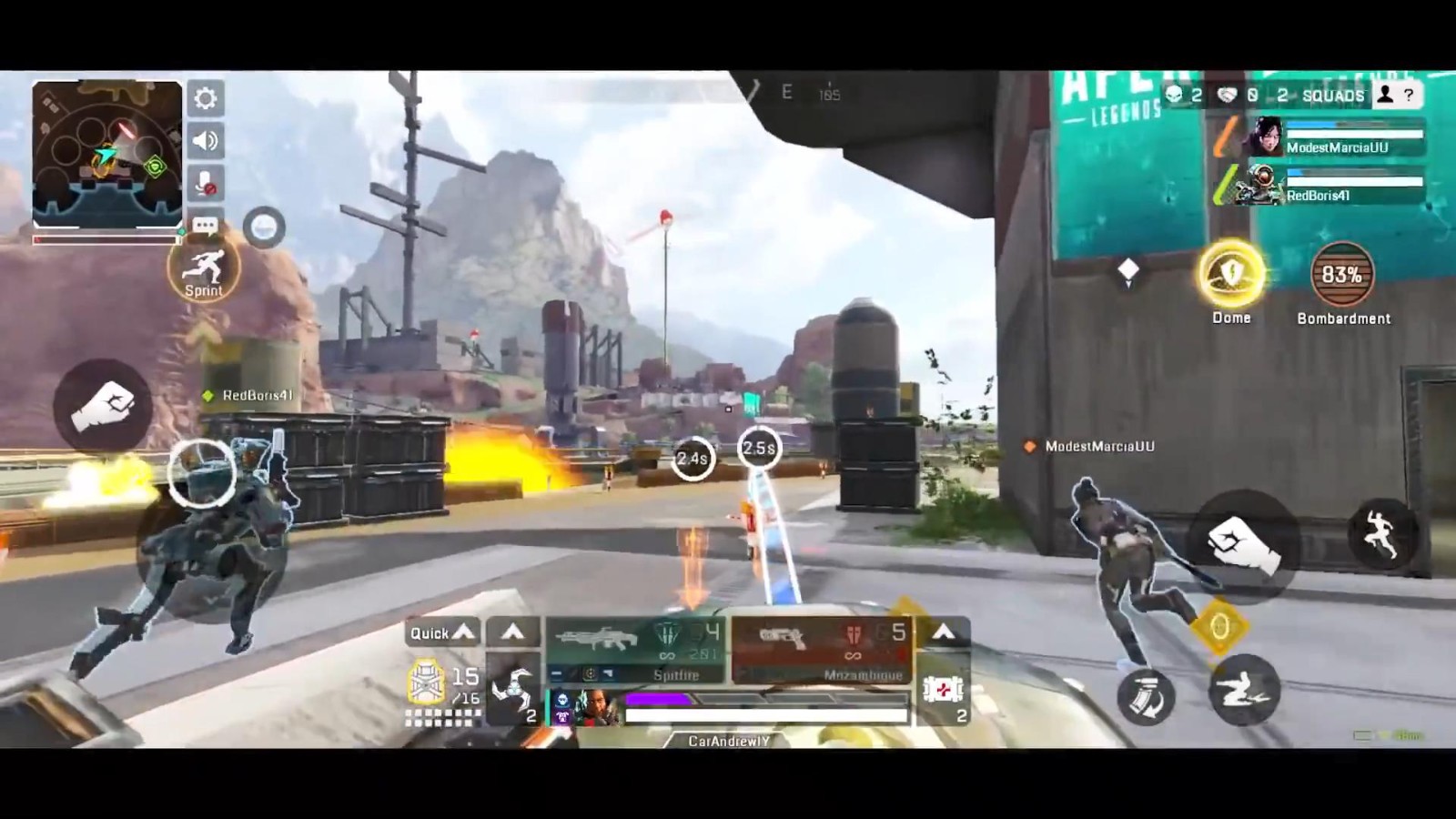Open the chevron above the grenade slot
The height and width of the screenshot is (819, 1456).
(514, 632)
